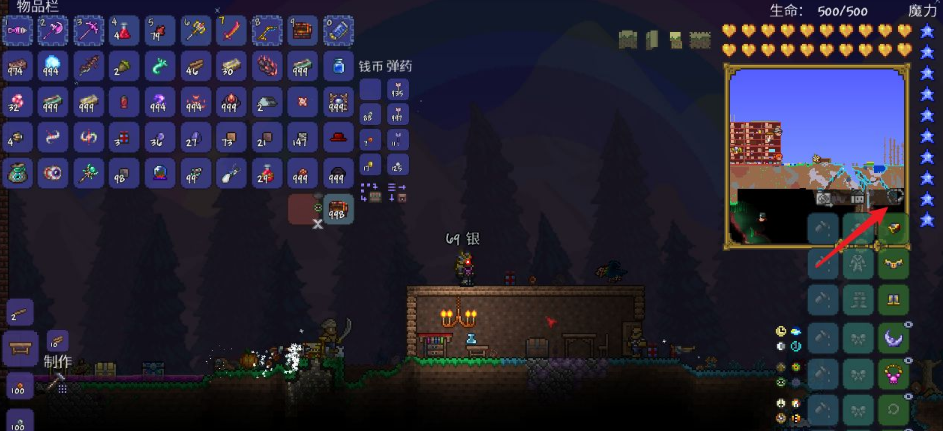Viewport: 943px width, 431px height.
Task: Select the red hat inventory slot
Action: click(x=338, y=137)
